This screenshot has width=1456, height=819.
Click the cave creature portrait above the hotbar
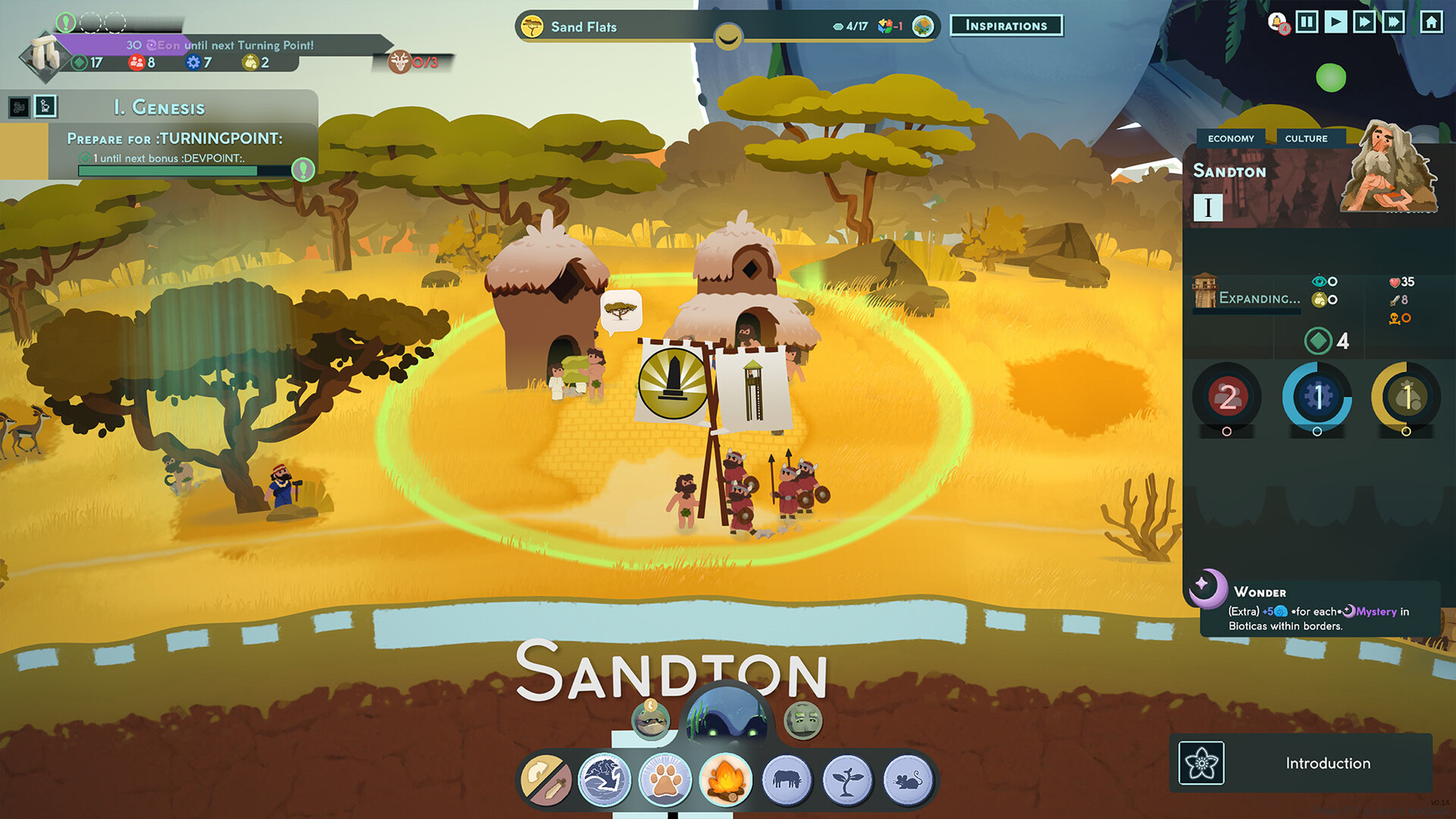tap(726, 717)
